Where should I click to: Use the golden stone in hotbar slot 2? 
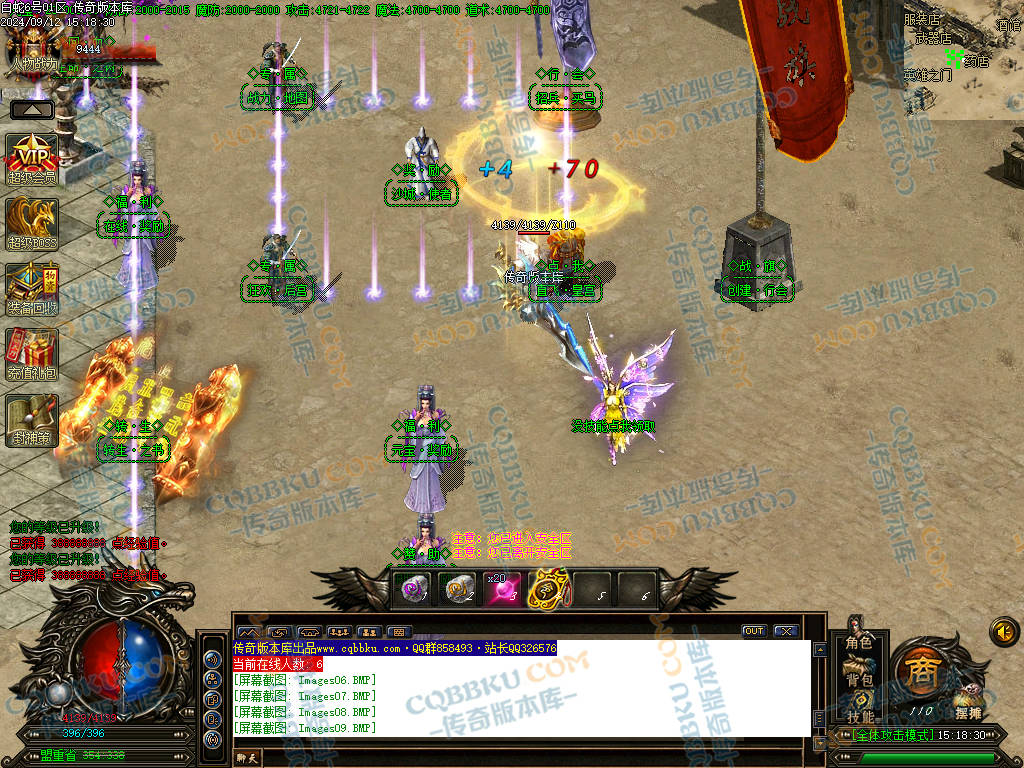tap(459, 589)
